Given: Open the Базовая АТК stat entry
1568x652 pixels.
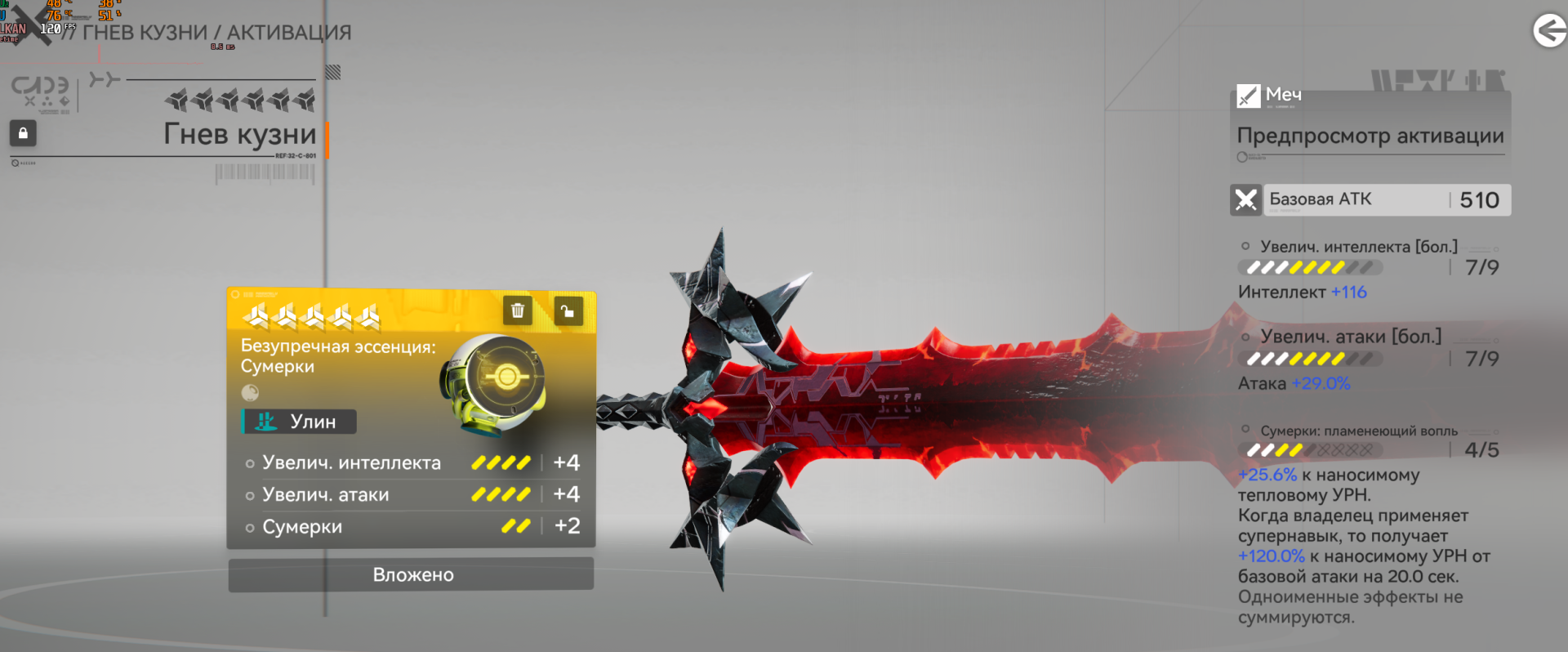Looking at the screenshot, I should (x=1370, y=200).
